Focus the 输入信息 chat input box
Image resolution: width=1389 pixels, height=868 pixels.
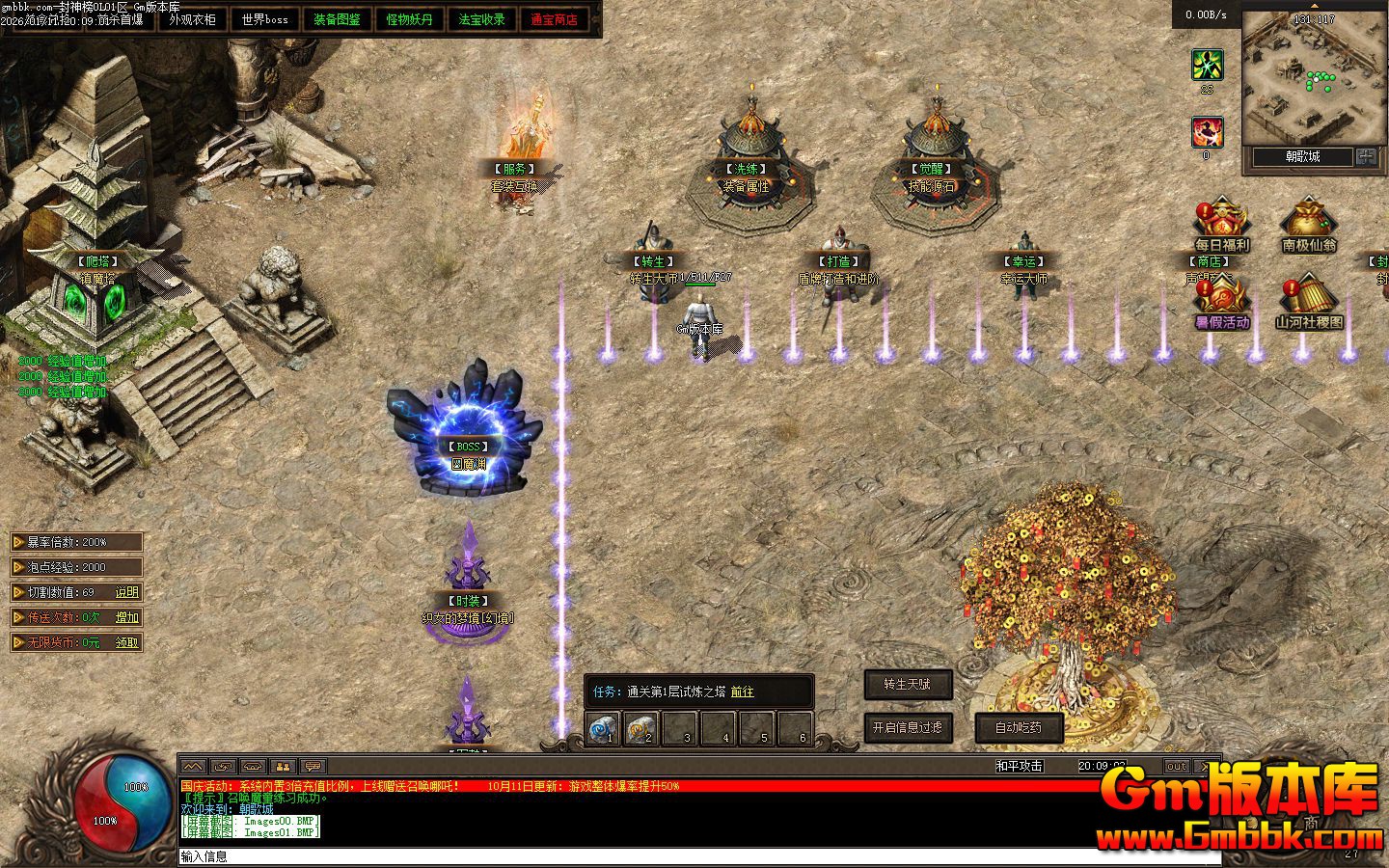tap(675, 856)
